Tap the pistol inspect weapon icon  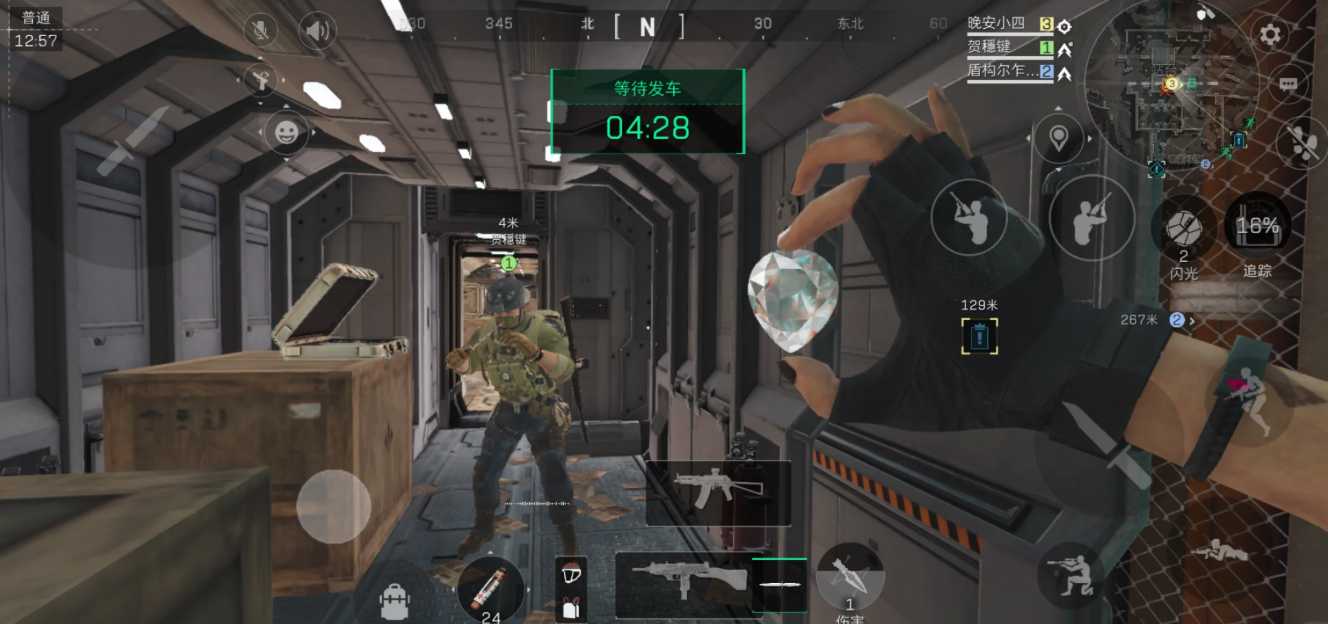(x=262, y=80)
